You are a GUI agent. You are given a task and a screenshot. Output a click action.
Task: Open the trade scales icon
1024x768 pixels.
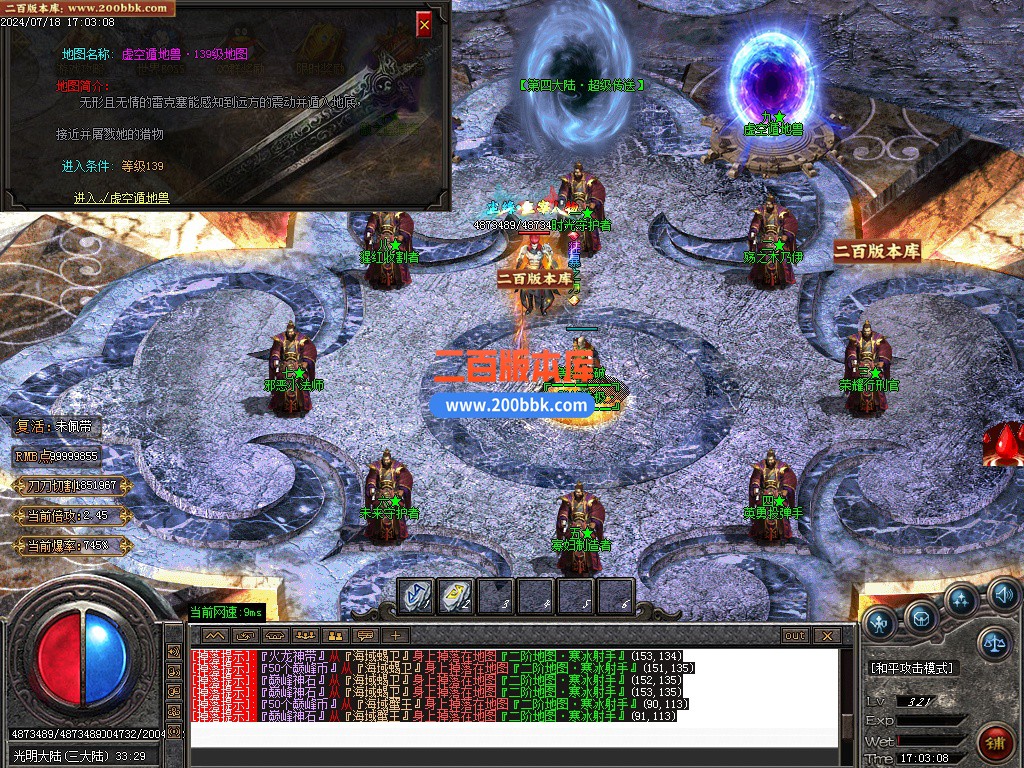pyautogui.click(x=993, y=642)
